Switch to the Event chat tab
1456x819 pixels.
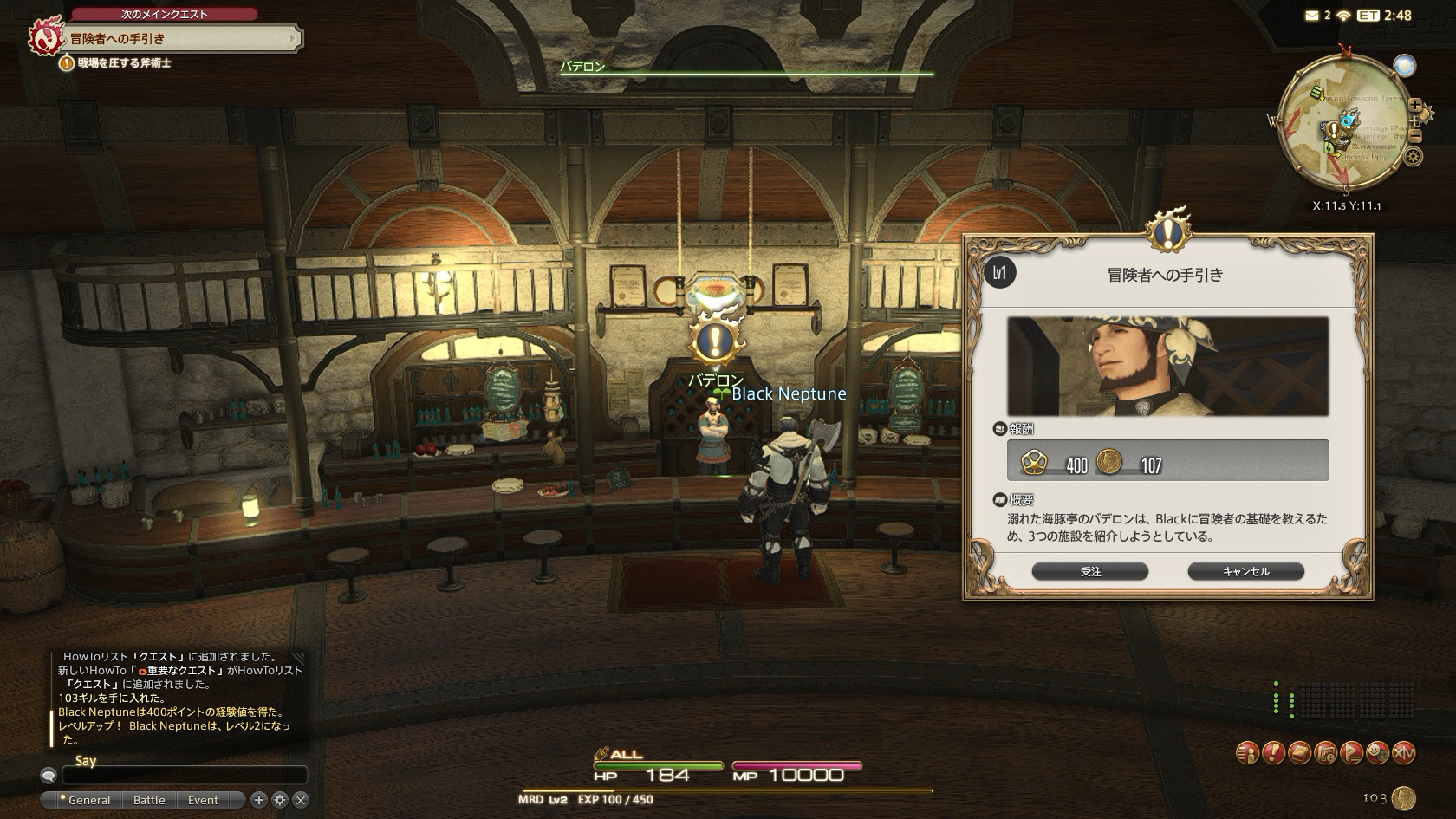pyautogui.click(x=203, y=800)
